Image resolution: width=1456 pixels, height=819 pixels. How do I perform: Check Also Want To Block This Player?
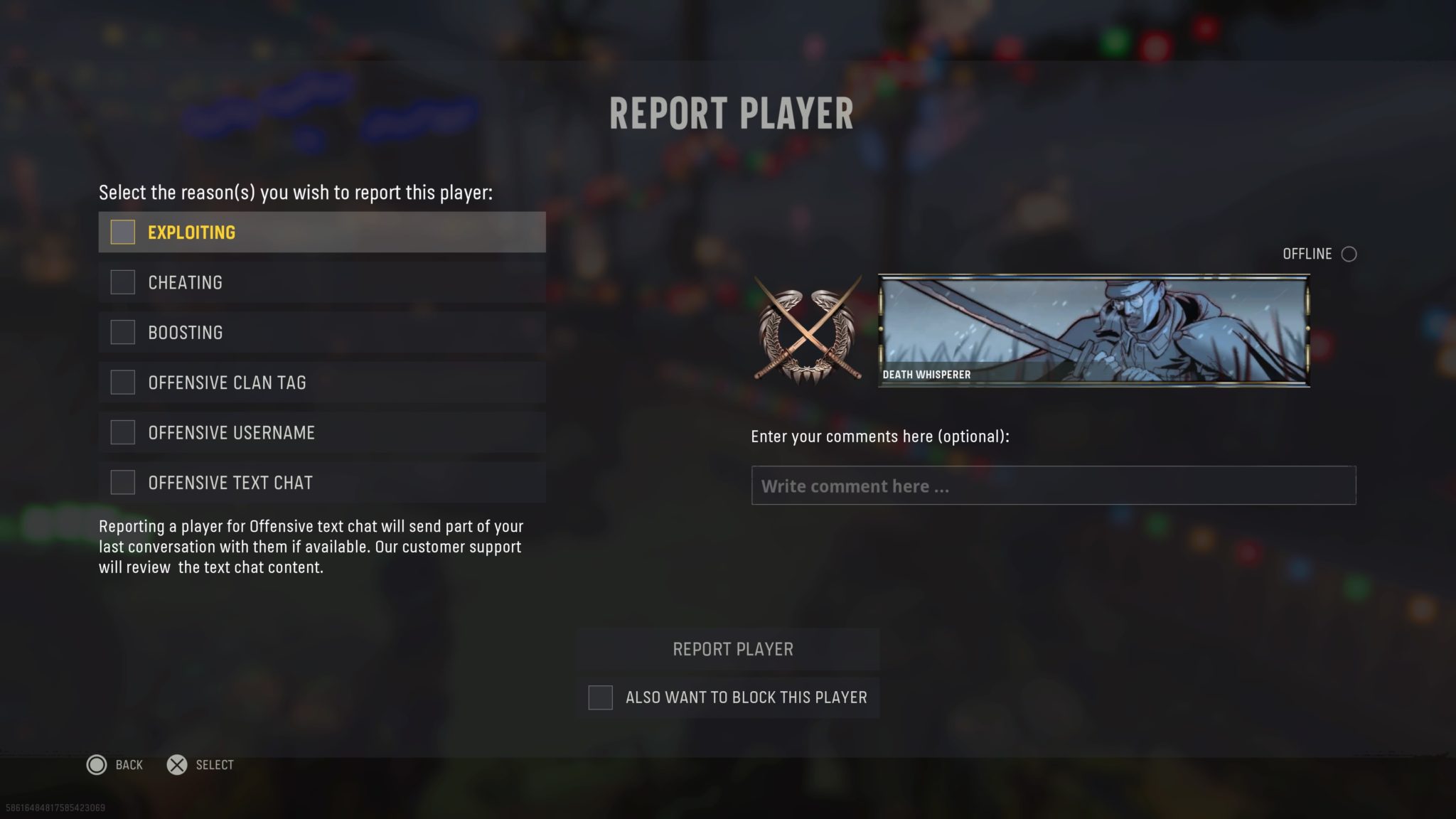pos(600,697)
